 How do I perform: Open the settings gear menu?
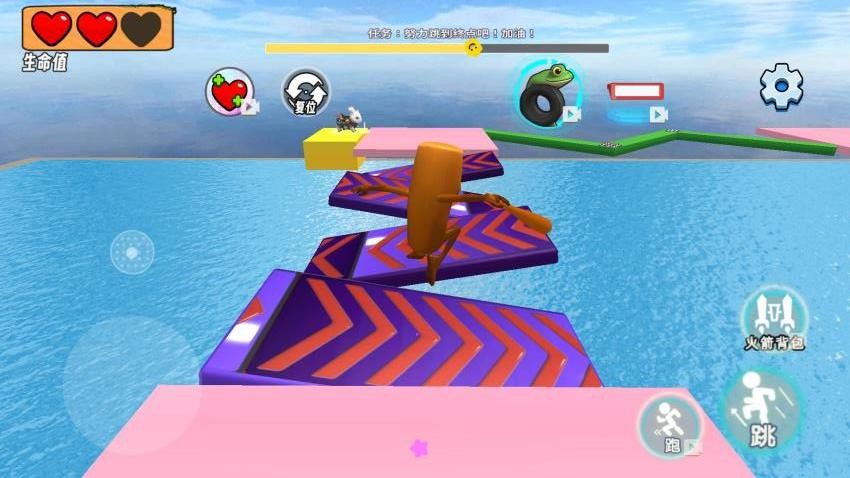coord(781,87)
